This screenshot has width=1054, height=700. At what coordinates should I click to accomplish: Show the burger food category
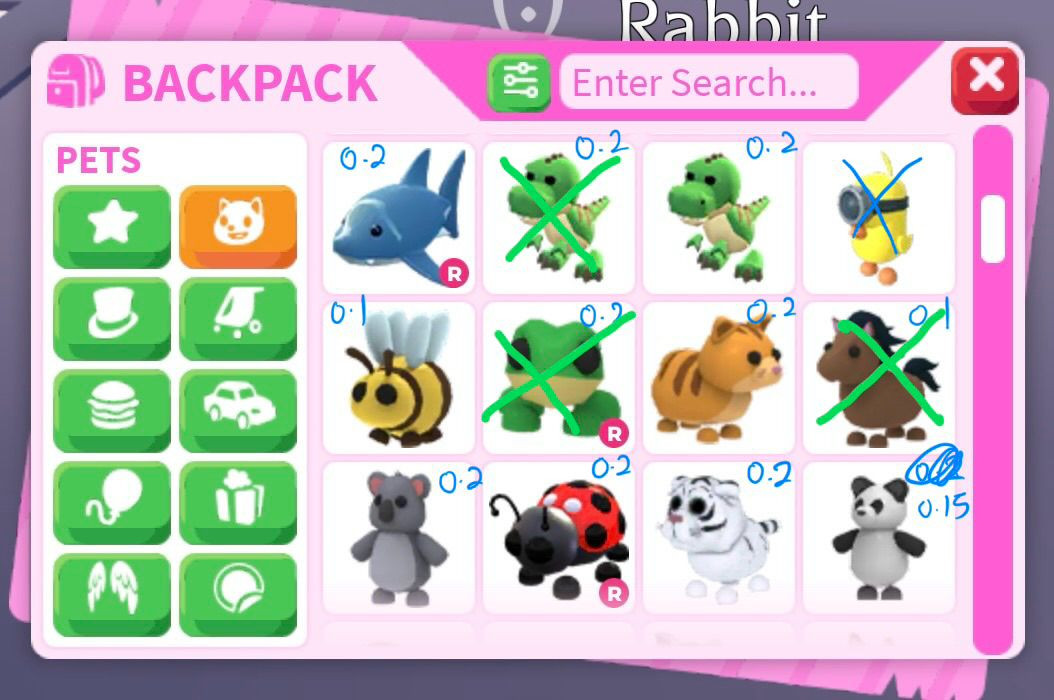point(111,410)
